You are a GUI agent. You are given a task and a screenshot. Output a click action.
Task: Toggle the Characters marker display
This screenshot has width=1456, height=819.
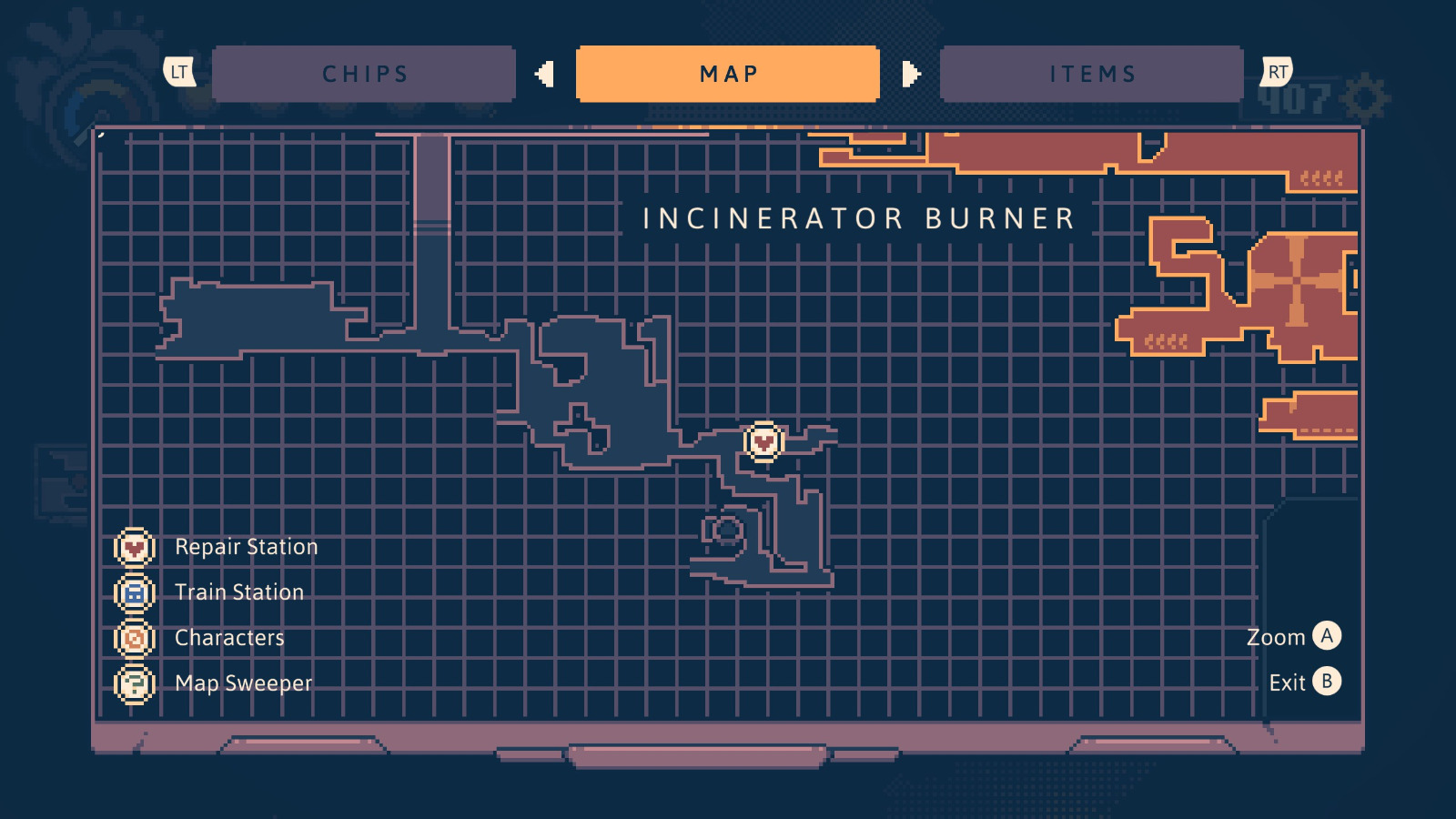coord(133,638)
